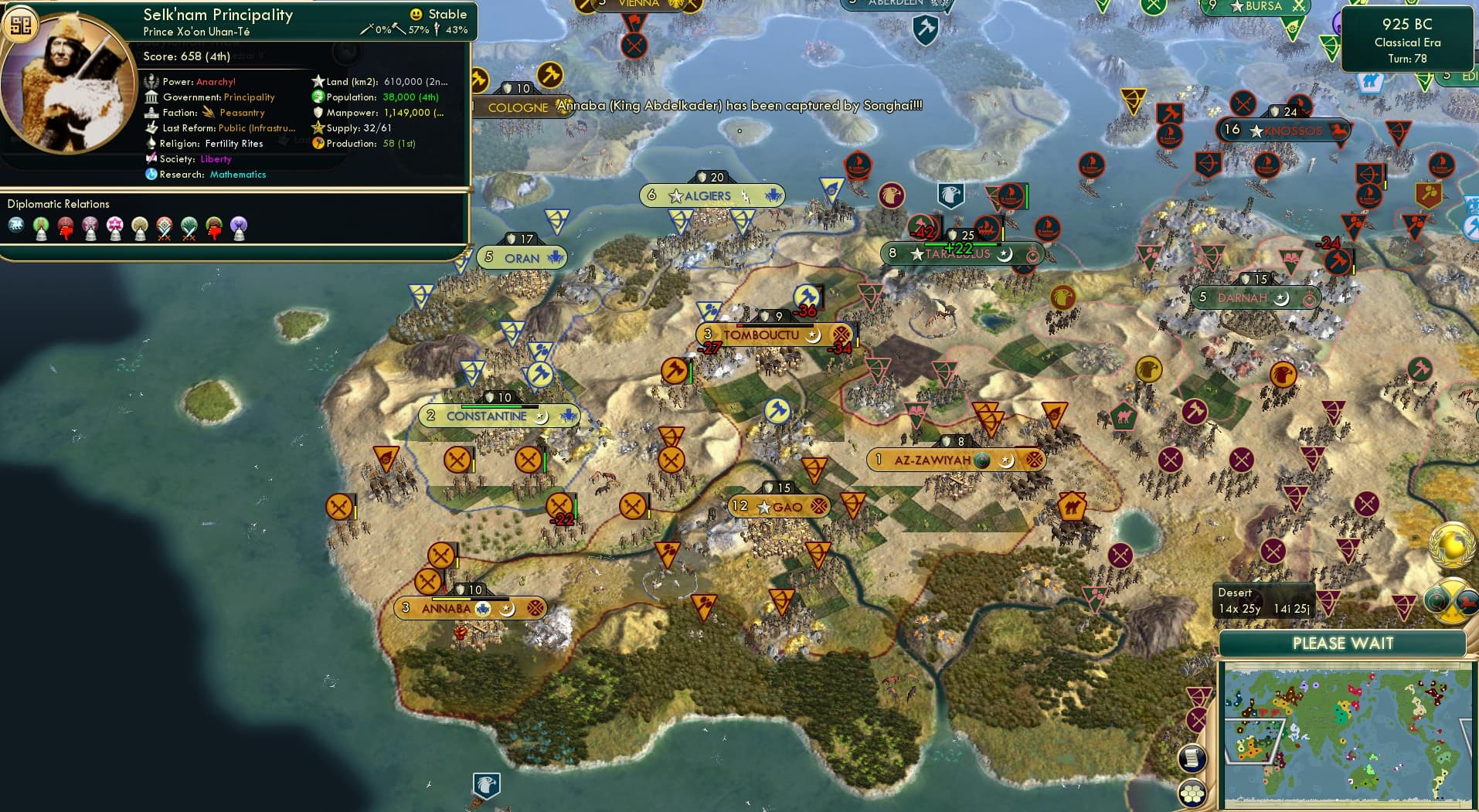This screenshot has height=812, width=1479.
Task: Click the horse notification icon at bottom-right
Action: [x=1468, y=601]
